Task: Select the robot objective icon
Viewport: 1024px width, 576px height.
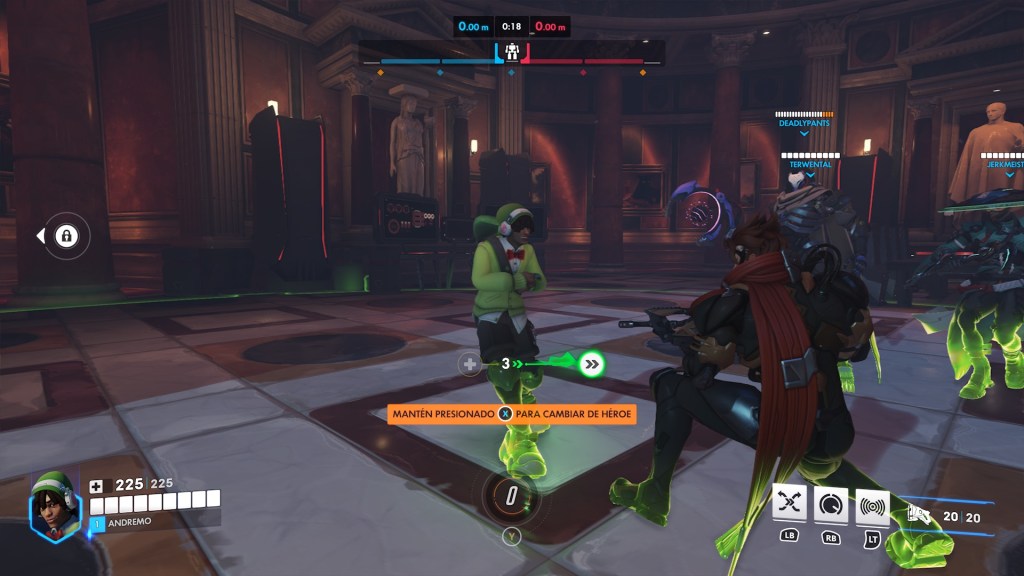Action: tap(511, 51)
